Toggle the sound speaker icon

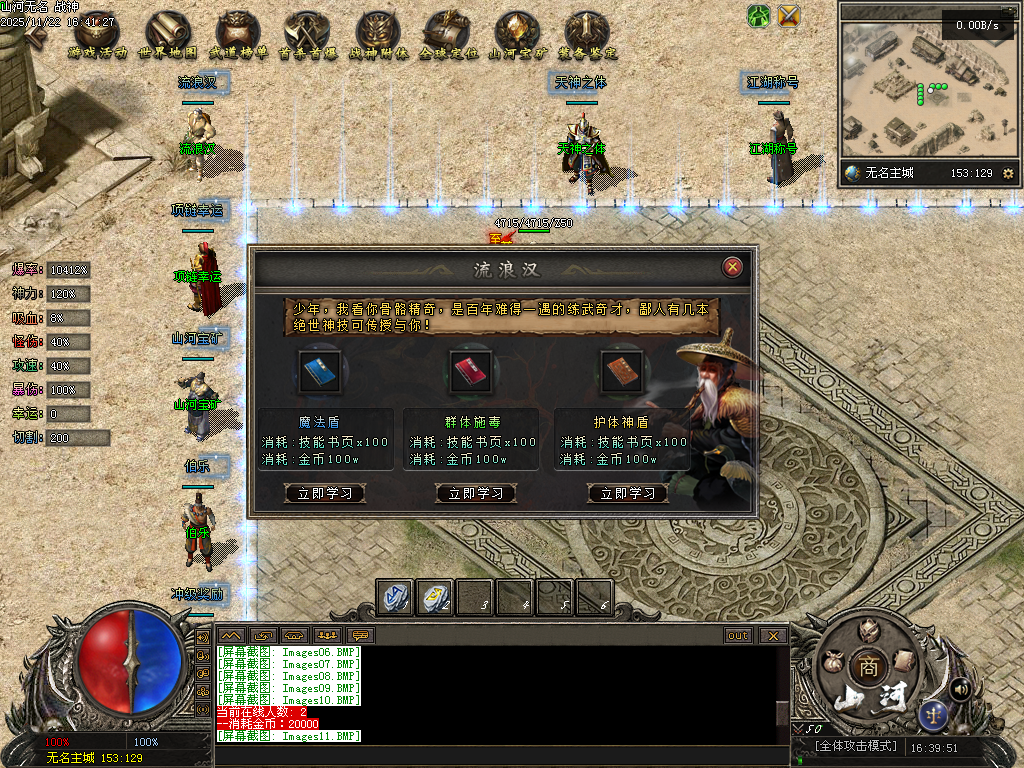961,688
